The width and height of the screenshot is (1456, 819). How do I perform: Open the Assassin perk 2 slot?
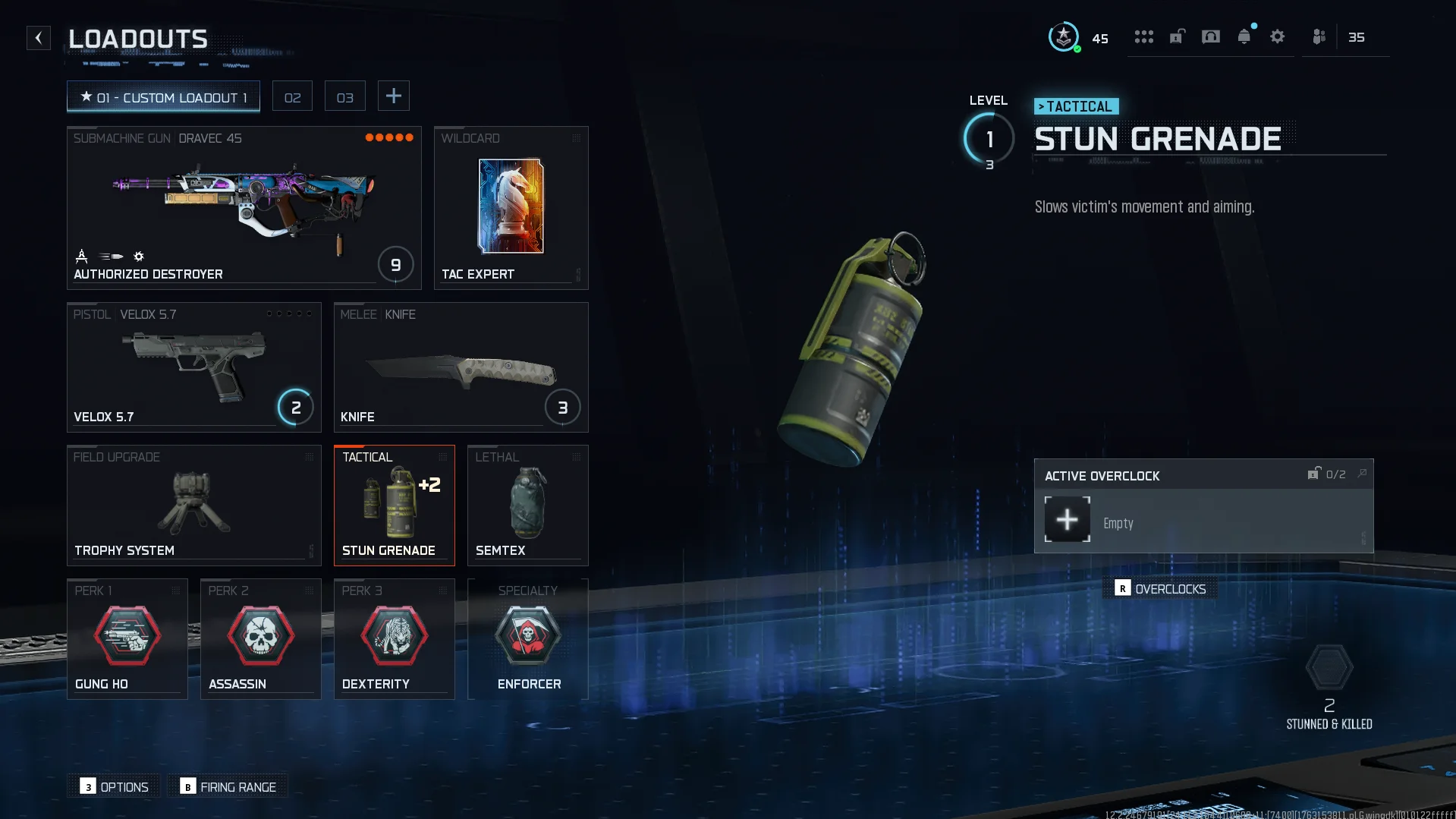[260, 638]
